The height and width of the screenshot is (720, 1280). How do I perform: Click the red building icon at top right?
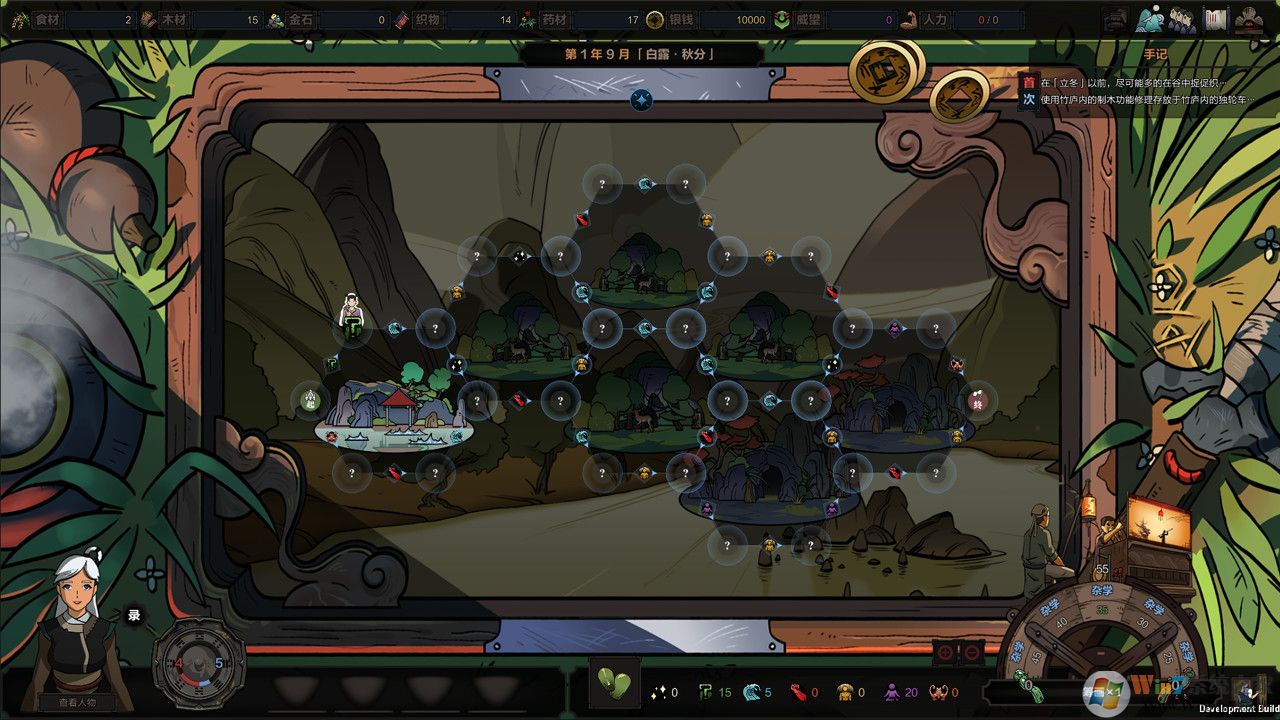[x=1248, y=19]
